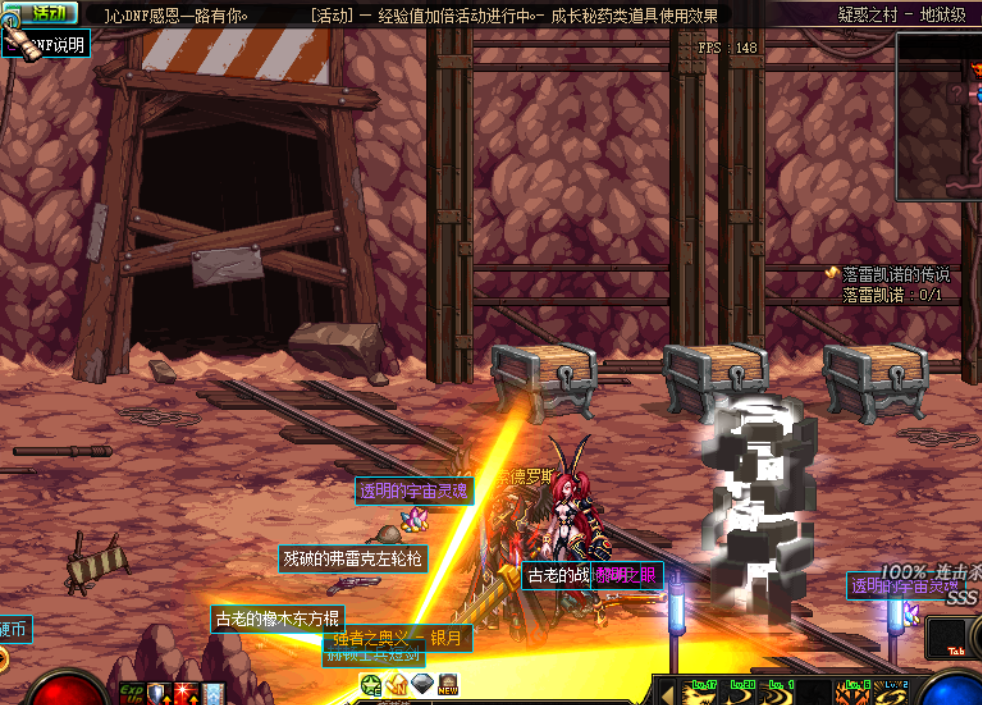
Task: Activate the Lv.17 skill slot
Action: (703, 692)
